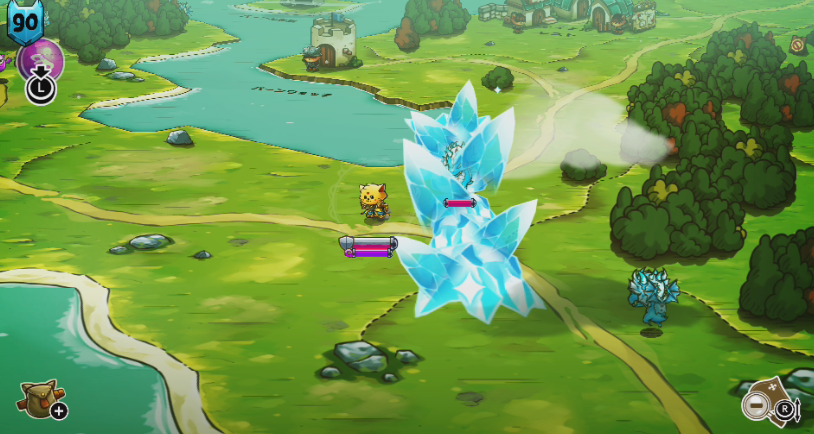Select the blue cat level badge
Image resolution: width=814 pixels, height=434 pixels.
click(x=22, y=21)
